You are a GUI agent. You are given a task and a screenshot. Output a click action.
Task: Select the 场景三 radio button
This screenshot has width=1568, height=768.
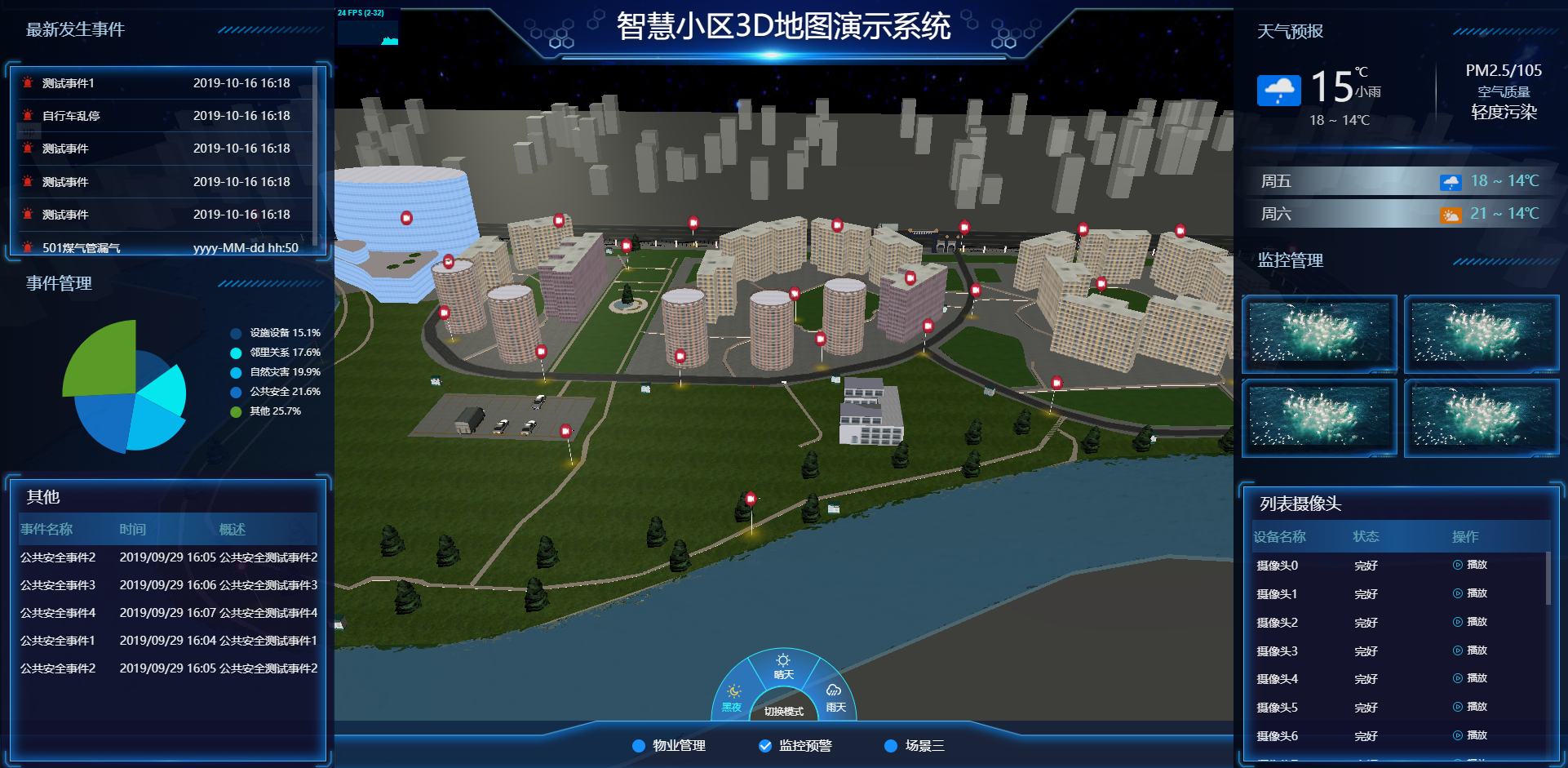tap(889, 745)
